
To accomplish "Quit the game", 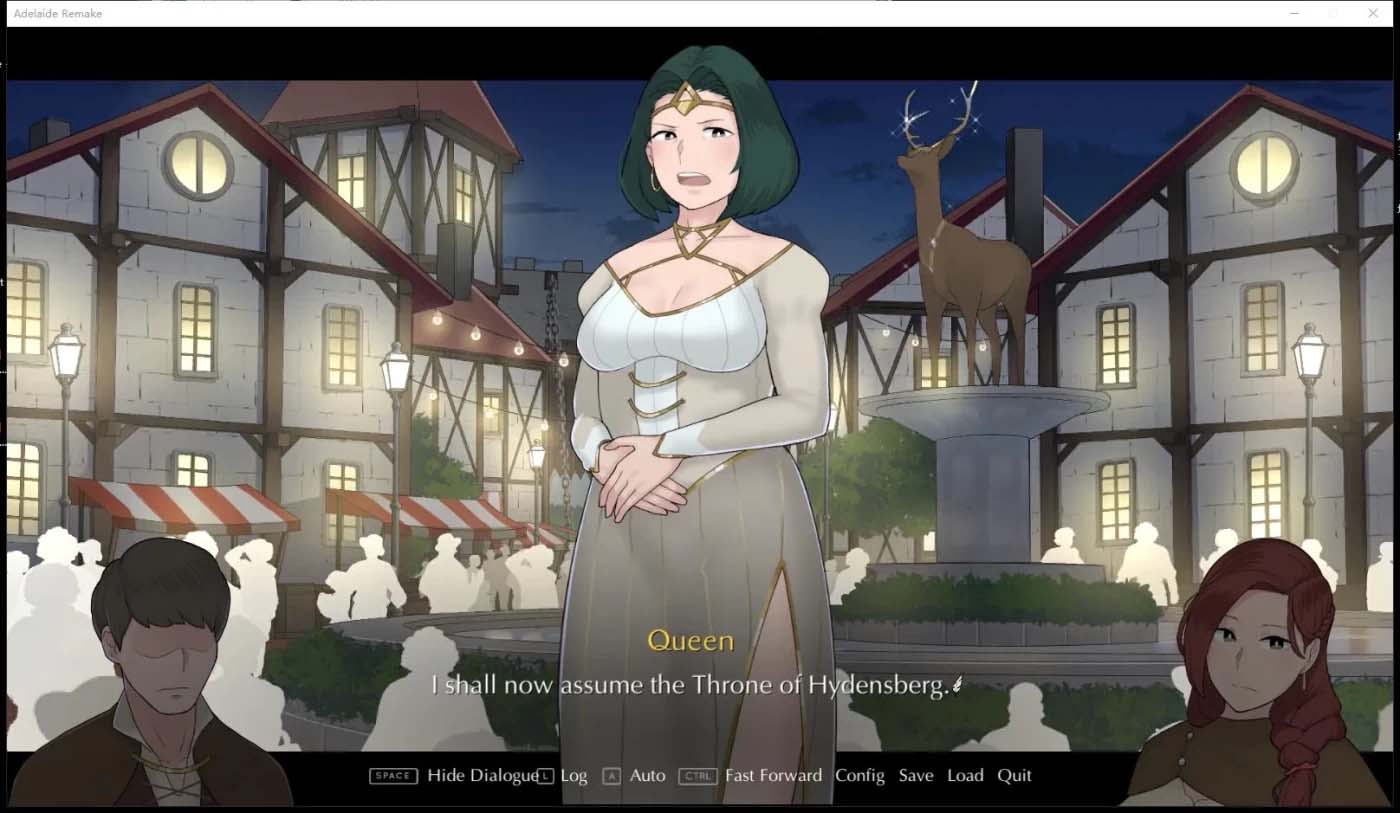I will coord(1014,776).
